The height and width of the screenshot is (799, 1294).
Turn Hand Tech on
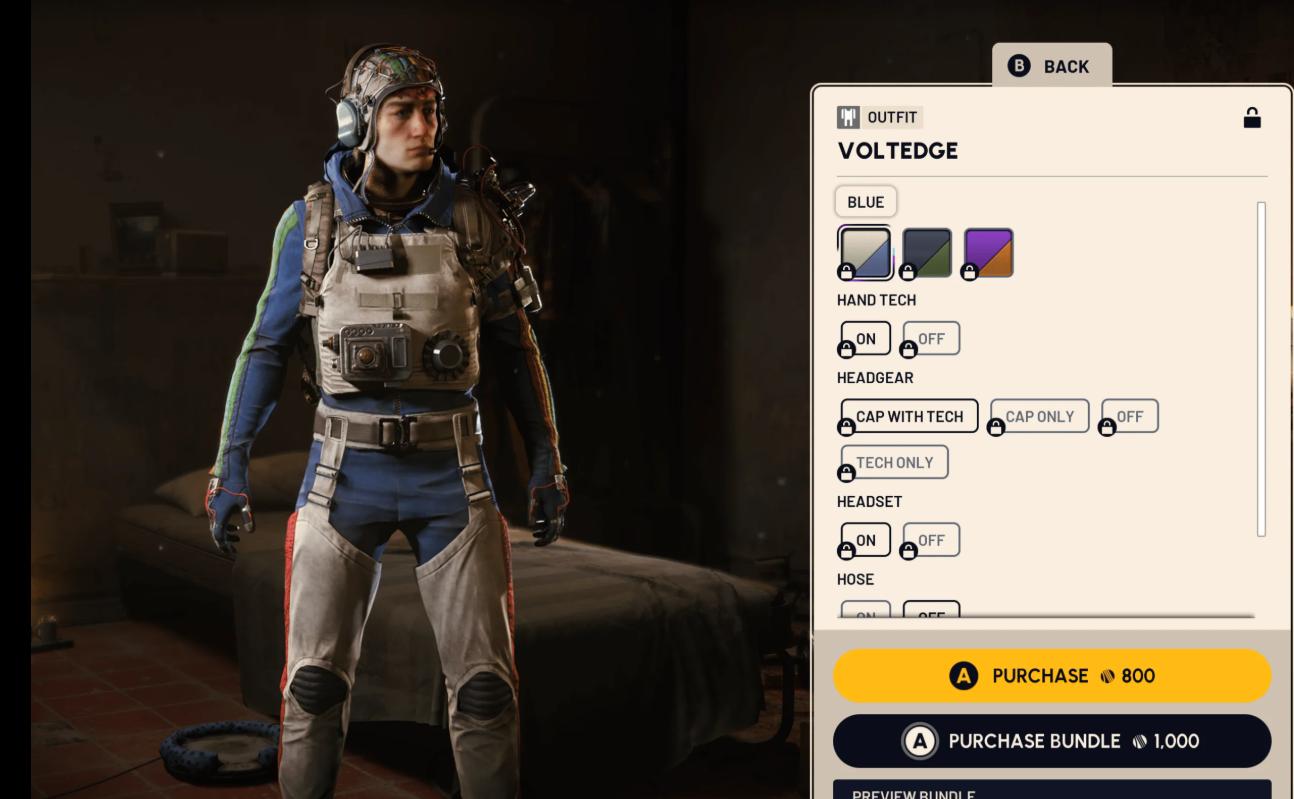(866, 339)
